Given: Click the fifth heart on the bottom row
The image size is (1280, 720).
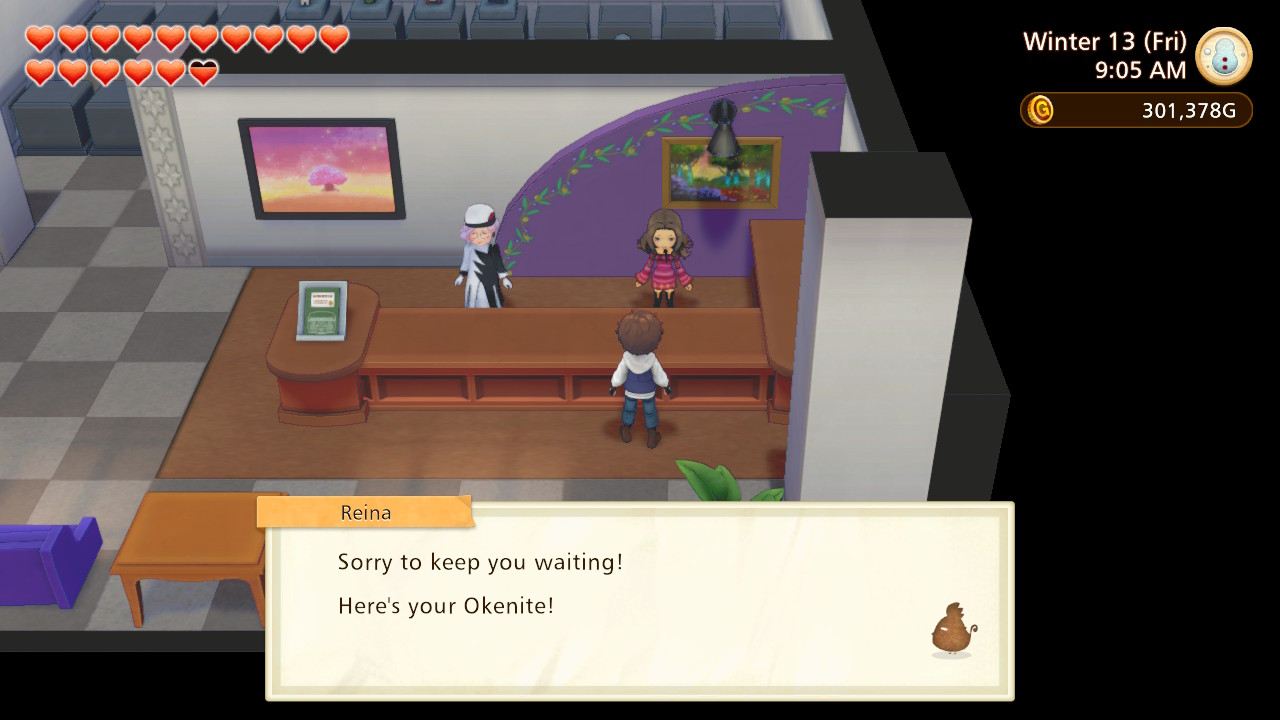Looking at the screenshot, I should pyautogui.click(x=169, y=72).
